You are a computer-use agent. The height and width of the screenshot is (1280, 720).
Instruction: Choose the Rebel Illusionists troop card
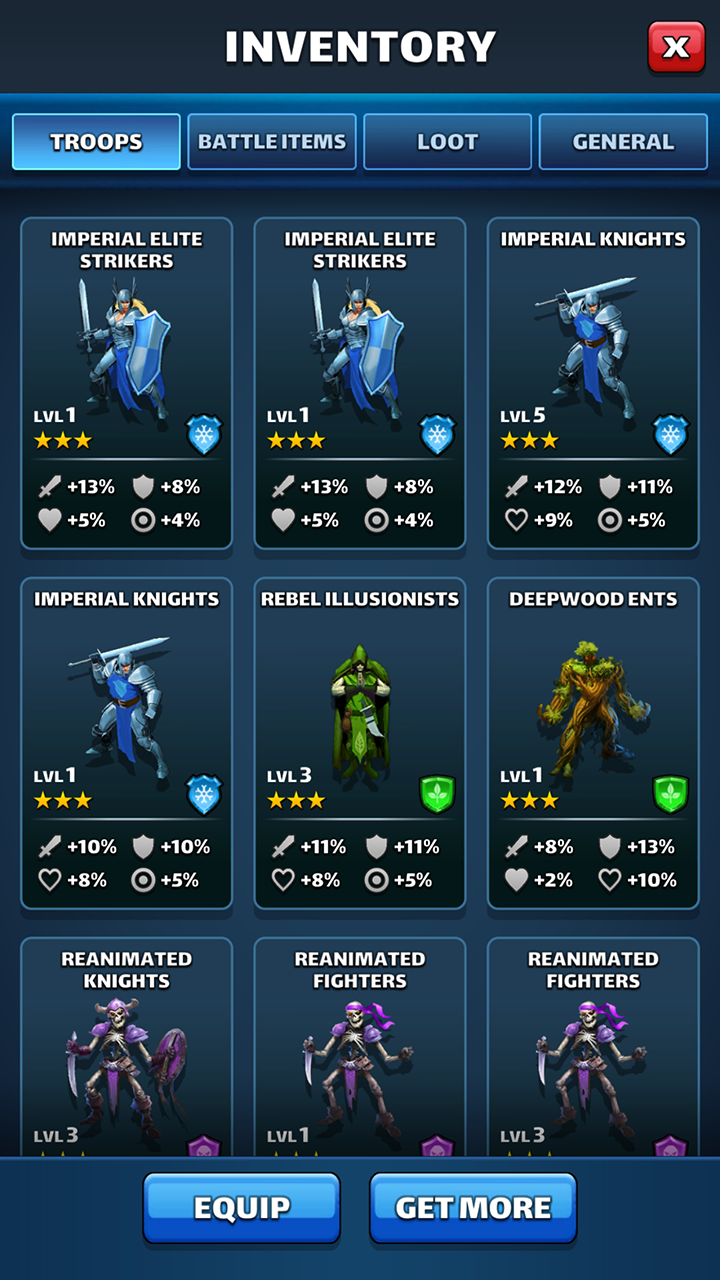[360, 742]
